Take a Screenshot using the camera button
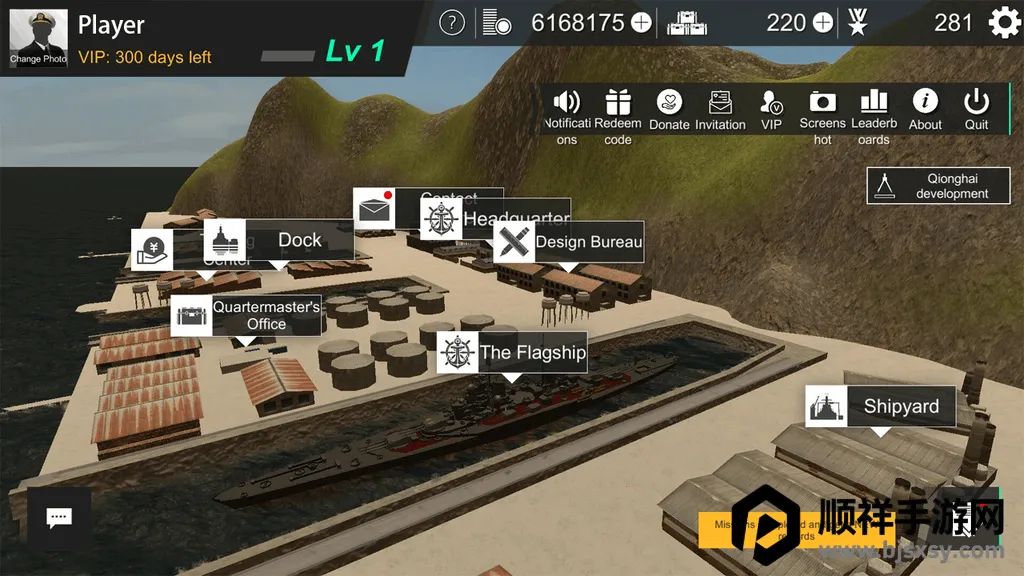 pos(822,115)
